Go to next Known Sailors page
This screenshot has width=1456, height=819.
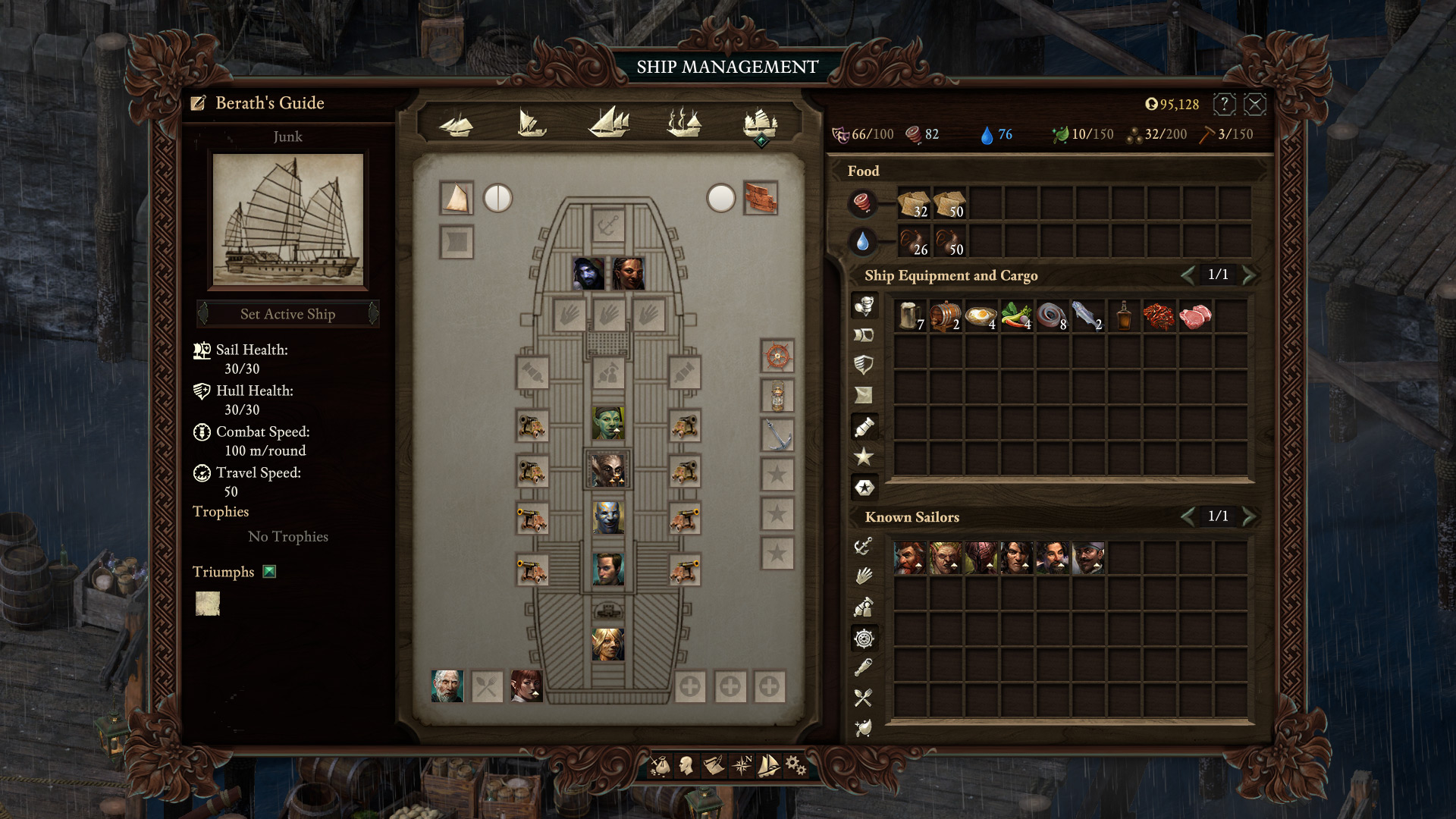(1249, 516)
